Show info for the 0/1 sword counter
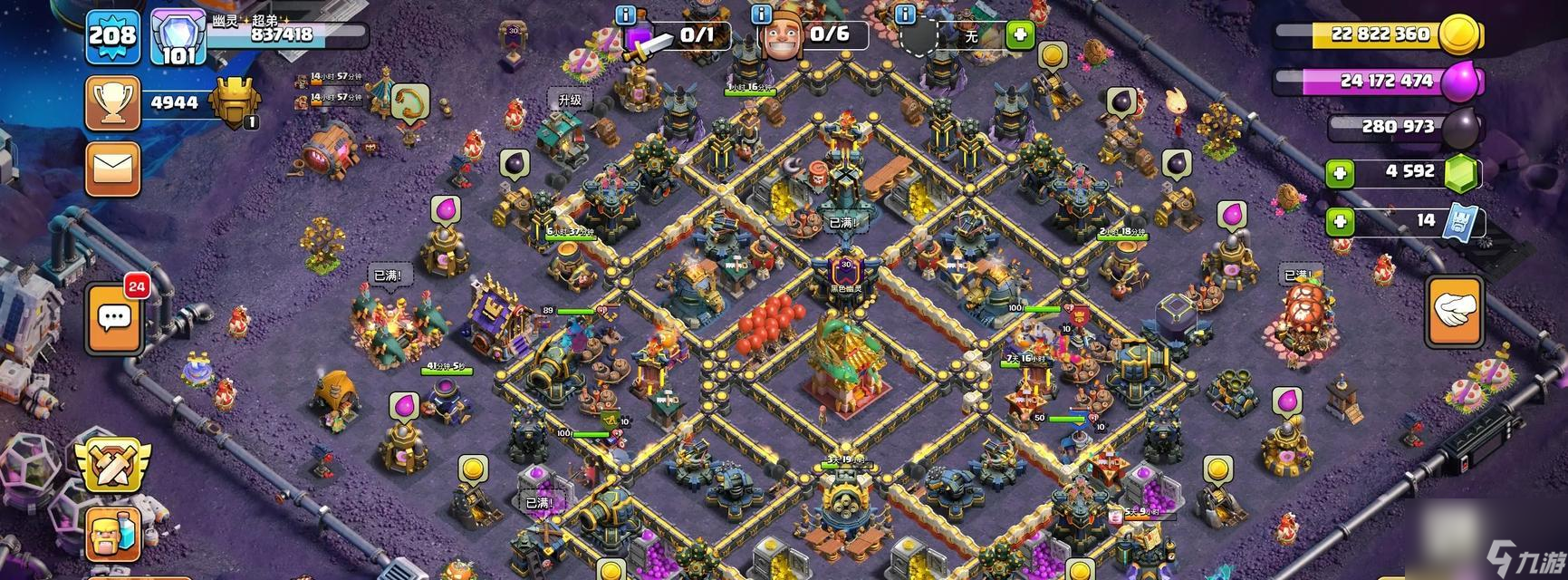Image resolution: width=1568 pixels, height=580 pixels. (x=625, y=15)
